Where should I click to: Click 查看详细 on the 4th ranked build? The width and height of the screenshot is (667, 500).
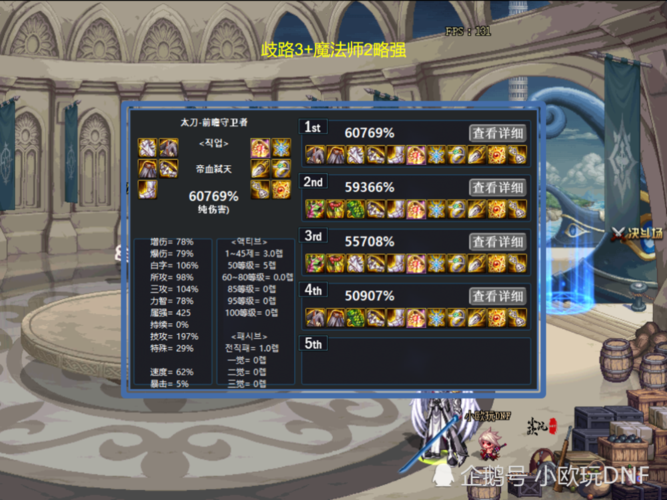coord(498,296)
